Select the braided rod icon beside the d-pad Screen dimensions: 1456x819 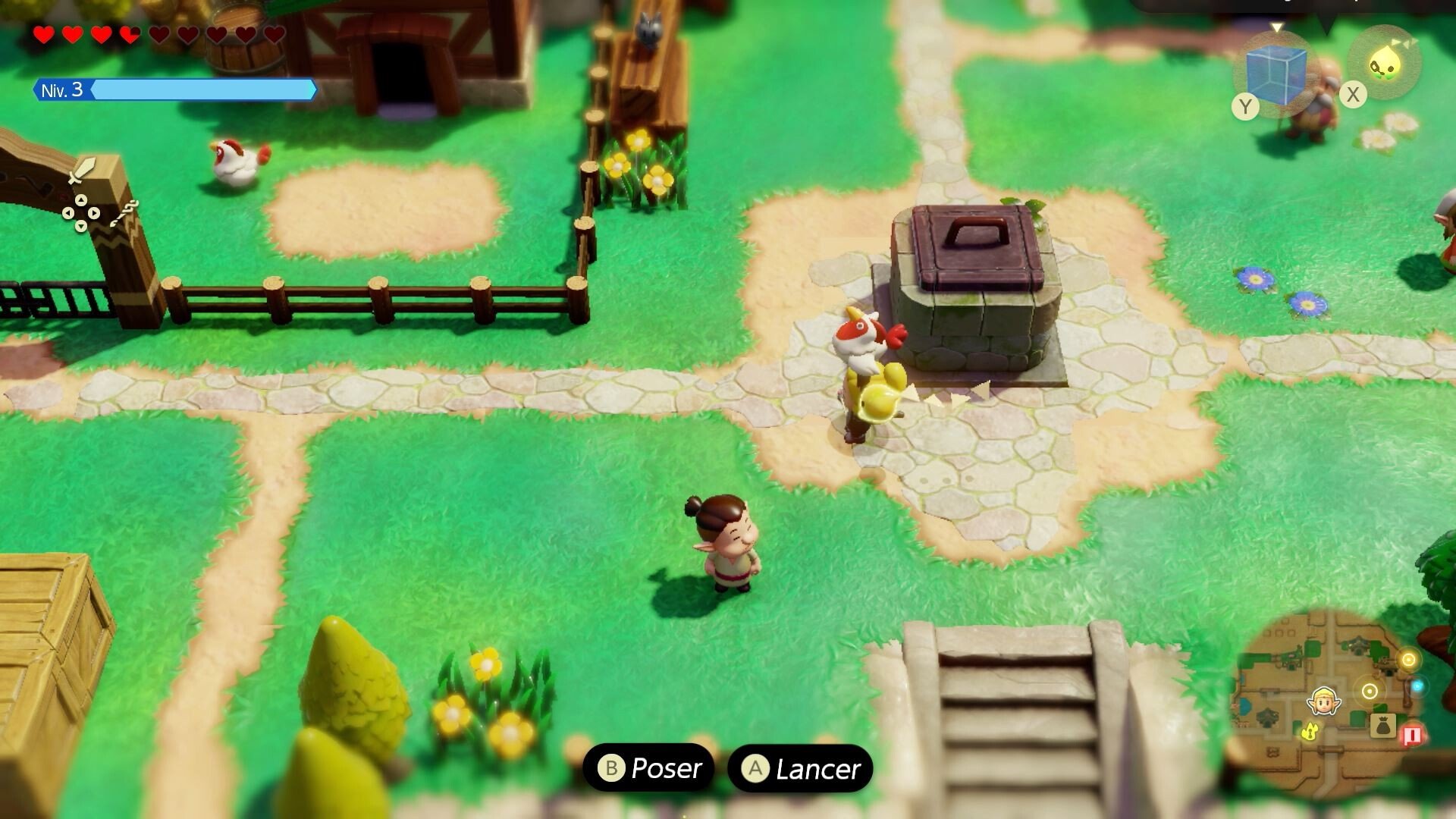(123, 213)
